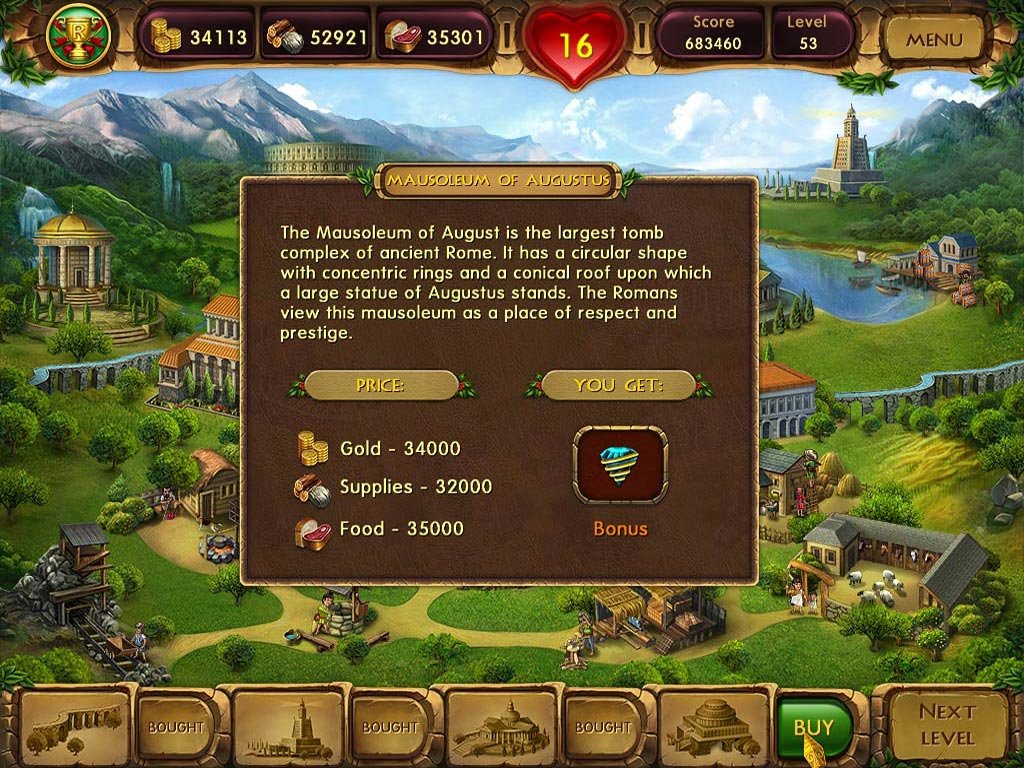Click the trophy achievements icon
This screenshot has height=768, width=1024.
(77, 37)
